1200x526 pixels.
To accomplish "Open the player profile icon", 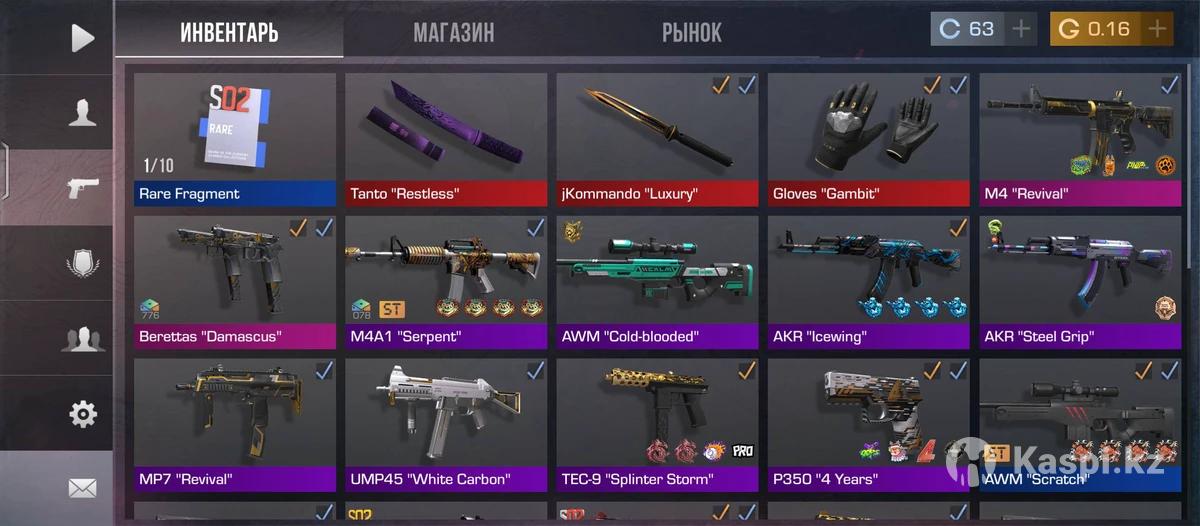I will (82, 112).
